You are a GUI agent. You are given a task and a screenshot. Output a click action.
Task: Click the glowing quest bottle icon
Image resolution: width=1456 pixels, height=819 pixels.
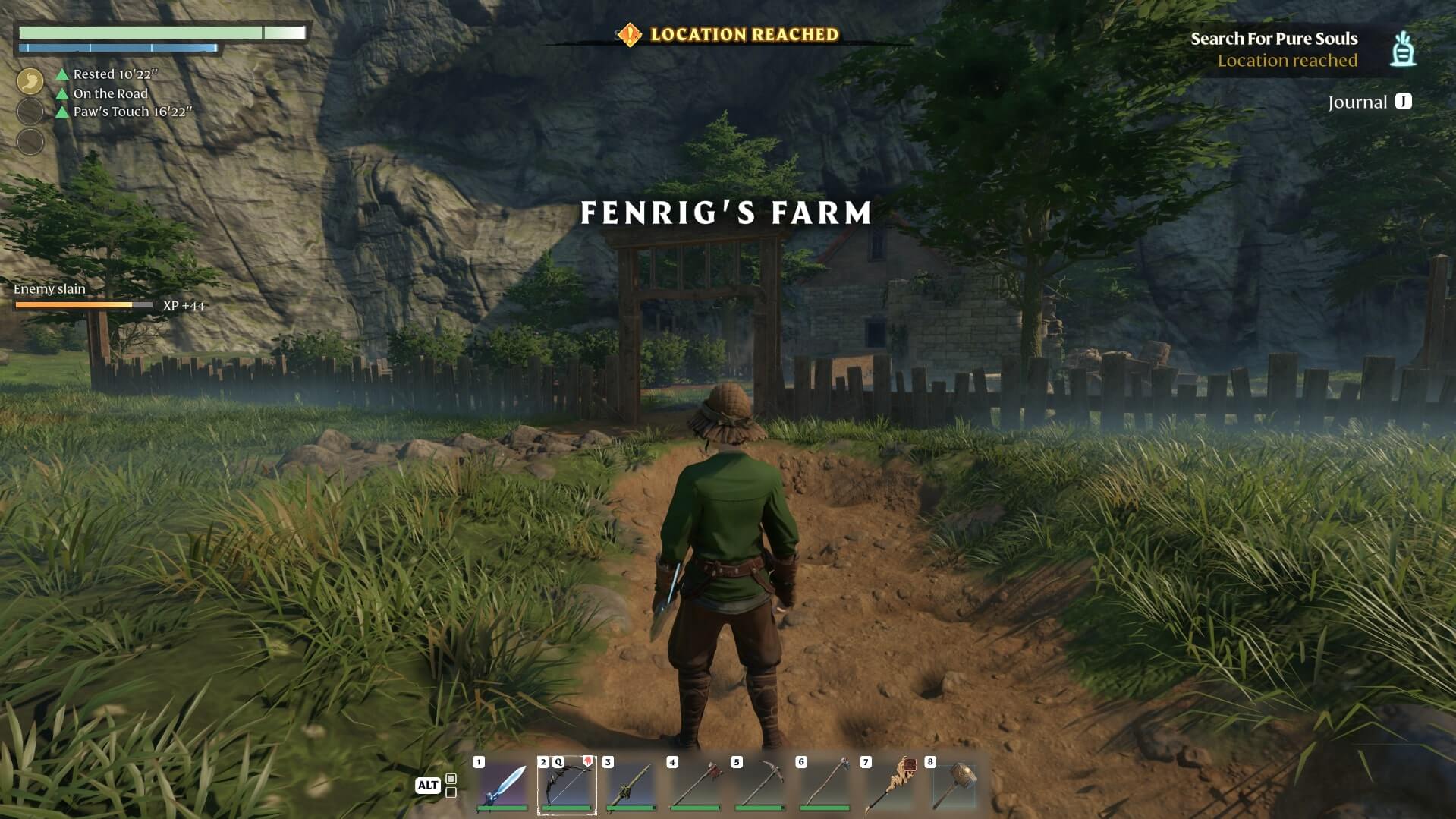(1403, 49)
